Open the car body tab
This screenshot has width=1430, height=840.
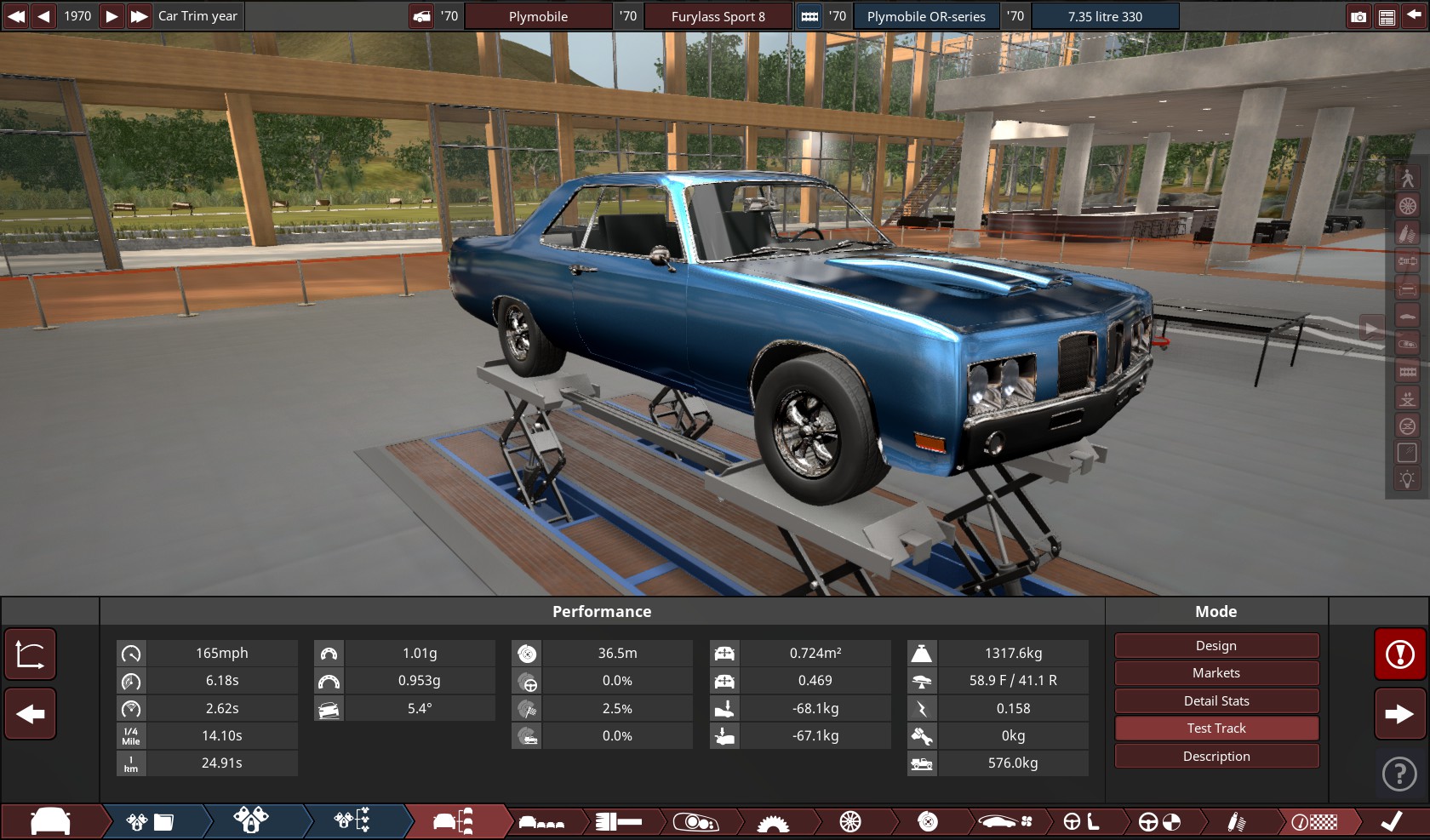coord(50,821)
